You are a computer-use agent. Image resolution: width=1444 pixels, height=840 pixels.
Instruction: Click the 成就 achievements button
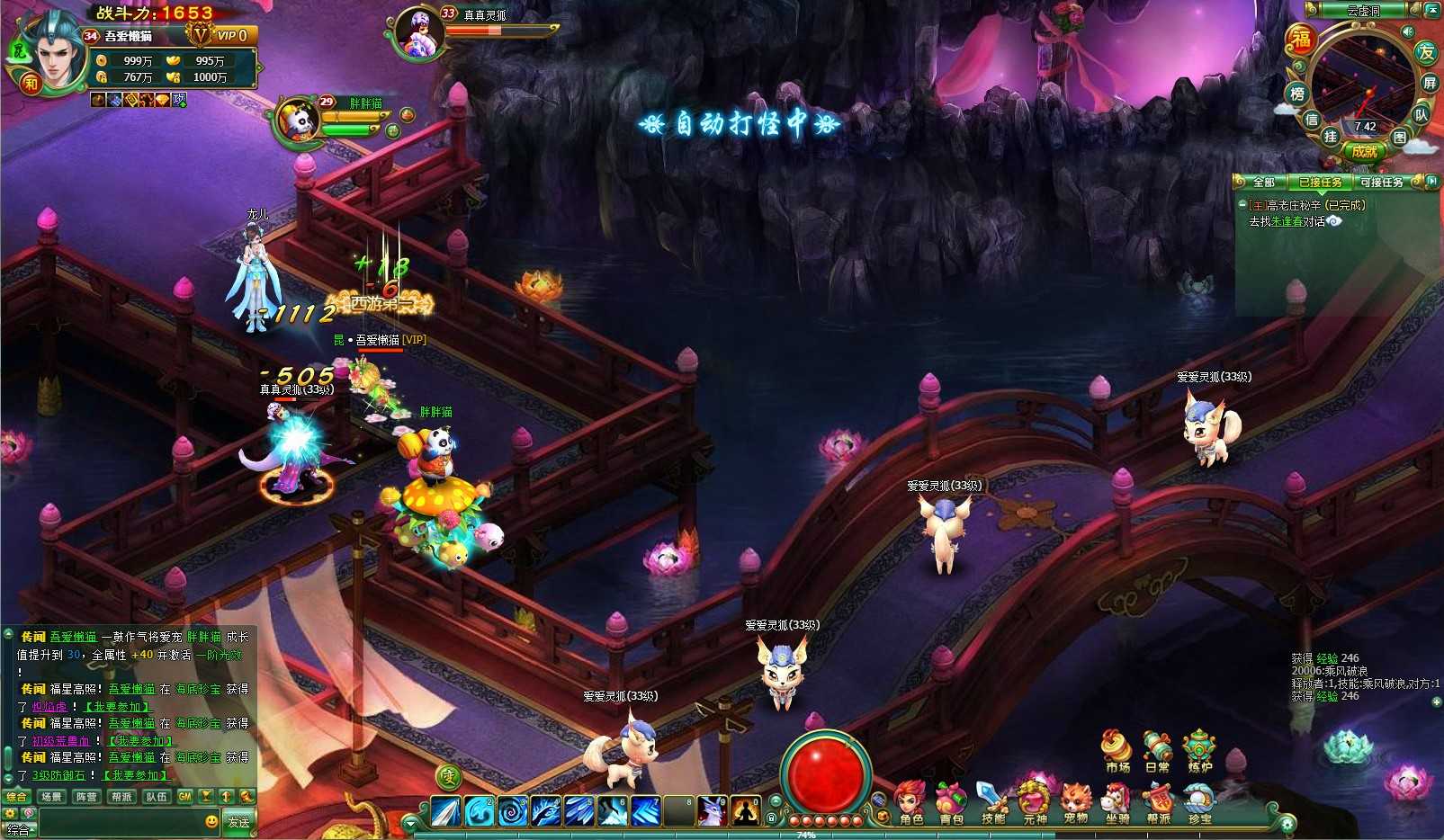1364,152
